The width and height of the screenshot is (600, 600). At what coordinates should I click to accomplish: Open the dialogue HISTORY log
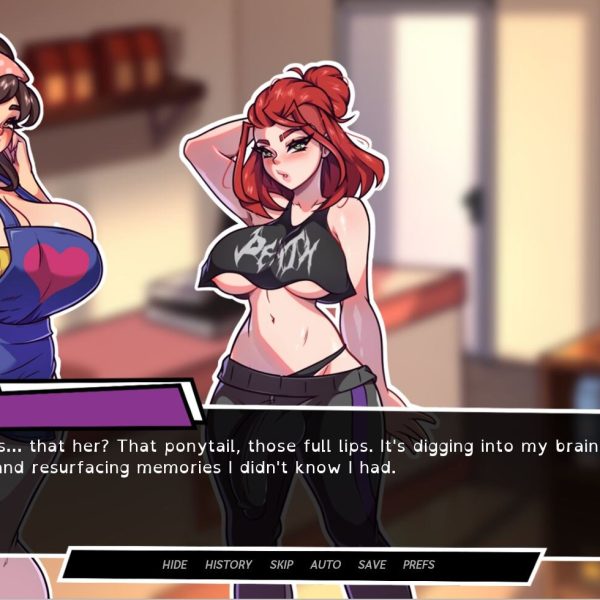tap(228, 565)
